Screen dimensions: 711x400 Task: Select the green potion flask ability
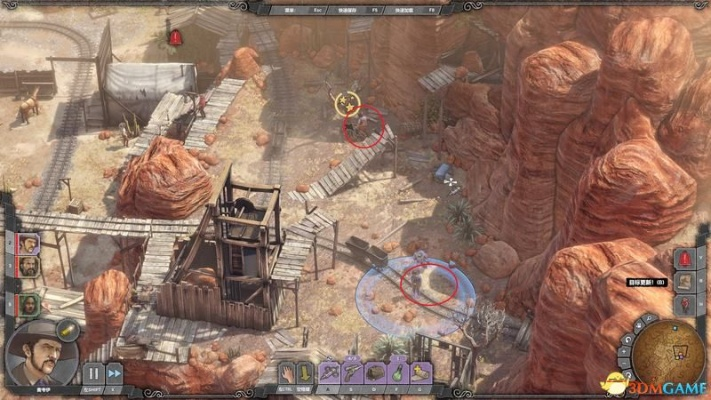[x=398, y=372]
